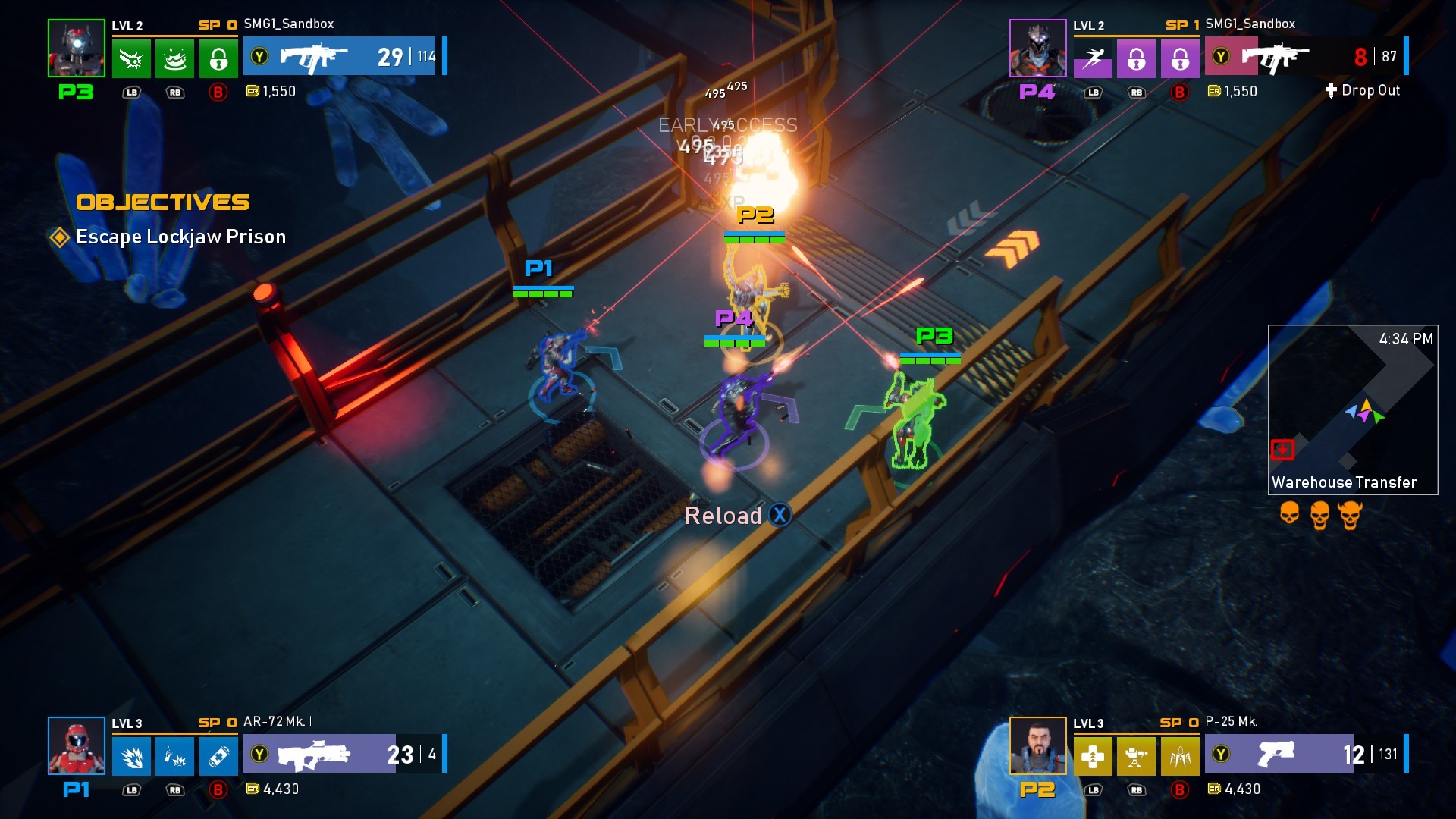Use P2's yellow spikes ability
The height and width of the screenshot is (819, 1456).
pyautogui.click(x=1180, y=756)
